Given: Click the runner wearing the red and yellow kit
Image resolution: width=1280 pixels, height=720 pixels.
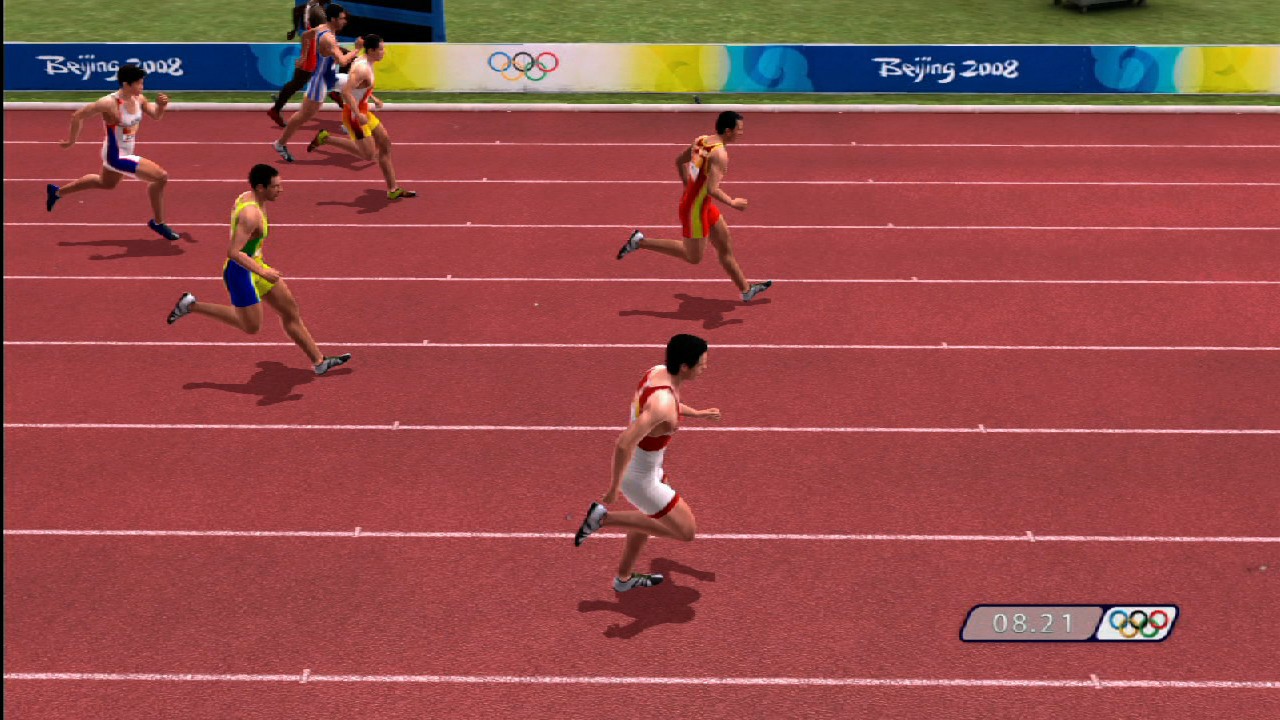Looking at the screenshot, I should [700, 190].
